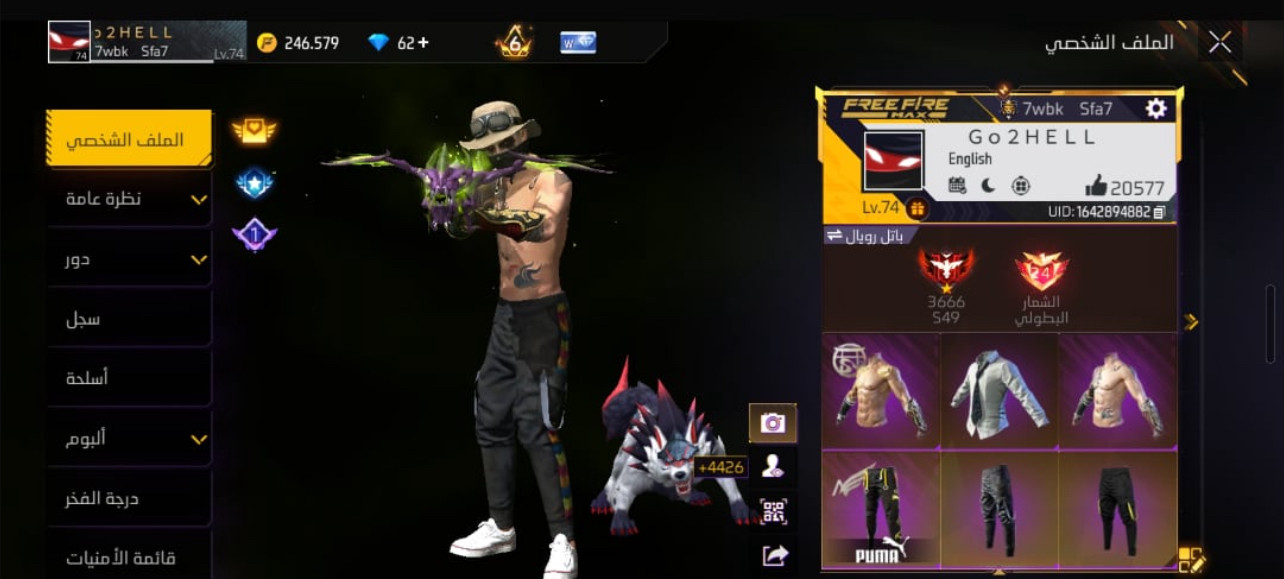Switch to the سجل history tab
The width and height of the screenshot is (1284, 579).
pos(129,319)
